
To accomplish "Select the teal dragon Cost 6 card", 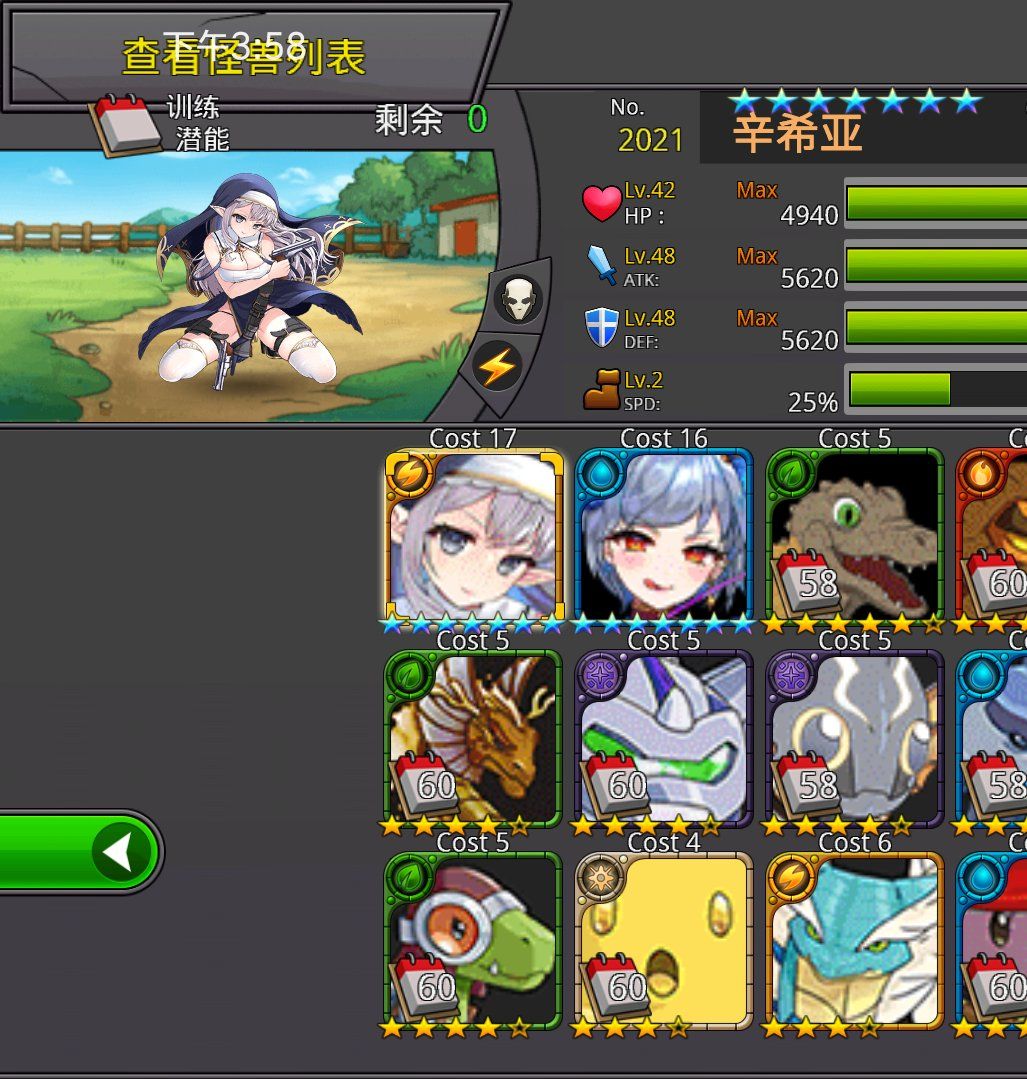I will coord(855,941).
